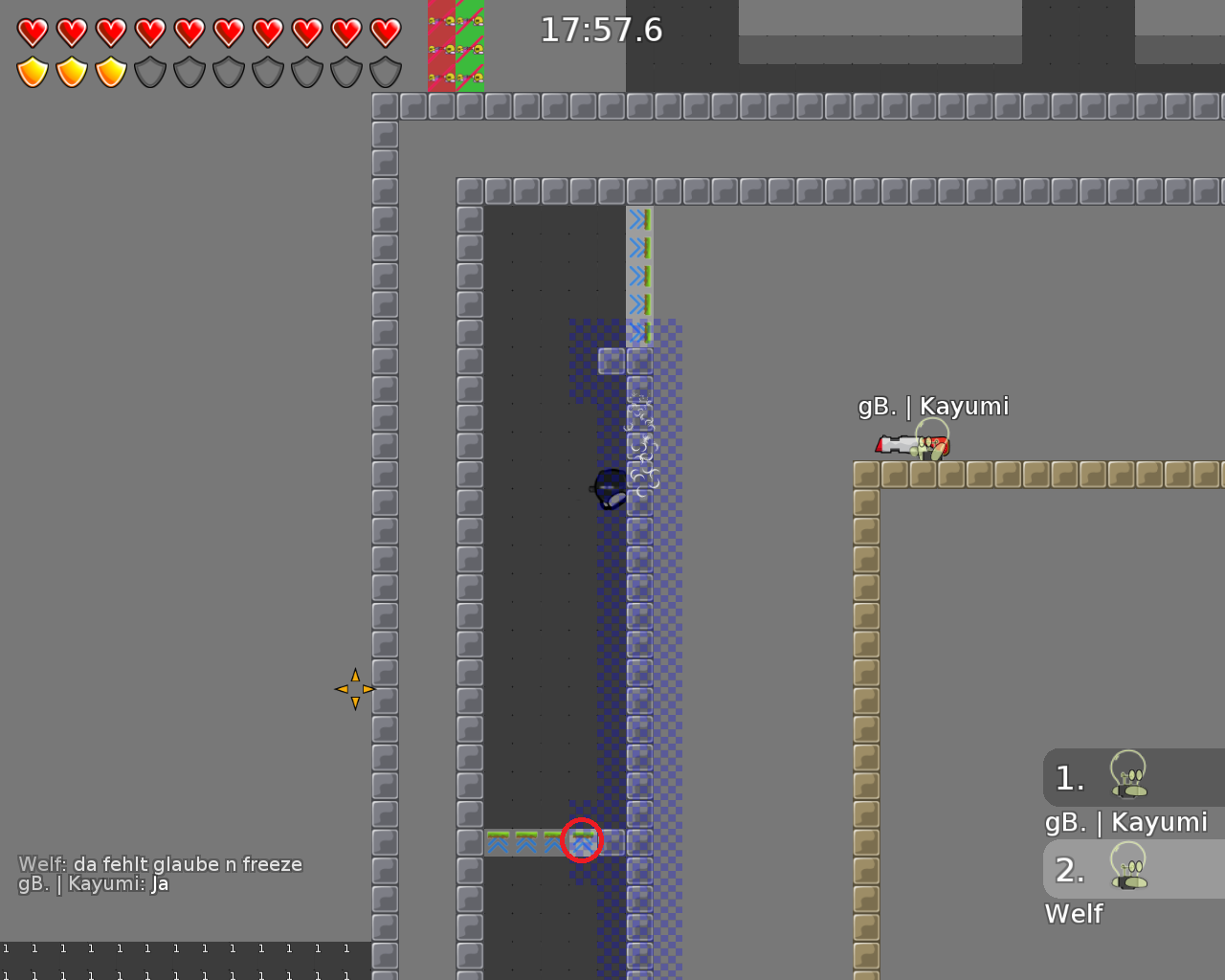Open the leftmost arrow tile on bottom platform
The image size is (1225, 980).
(x=498, y=841)
